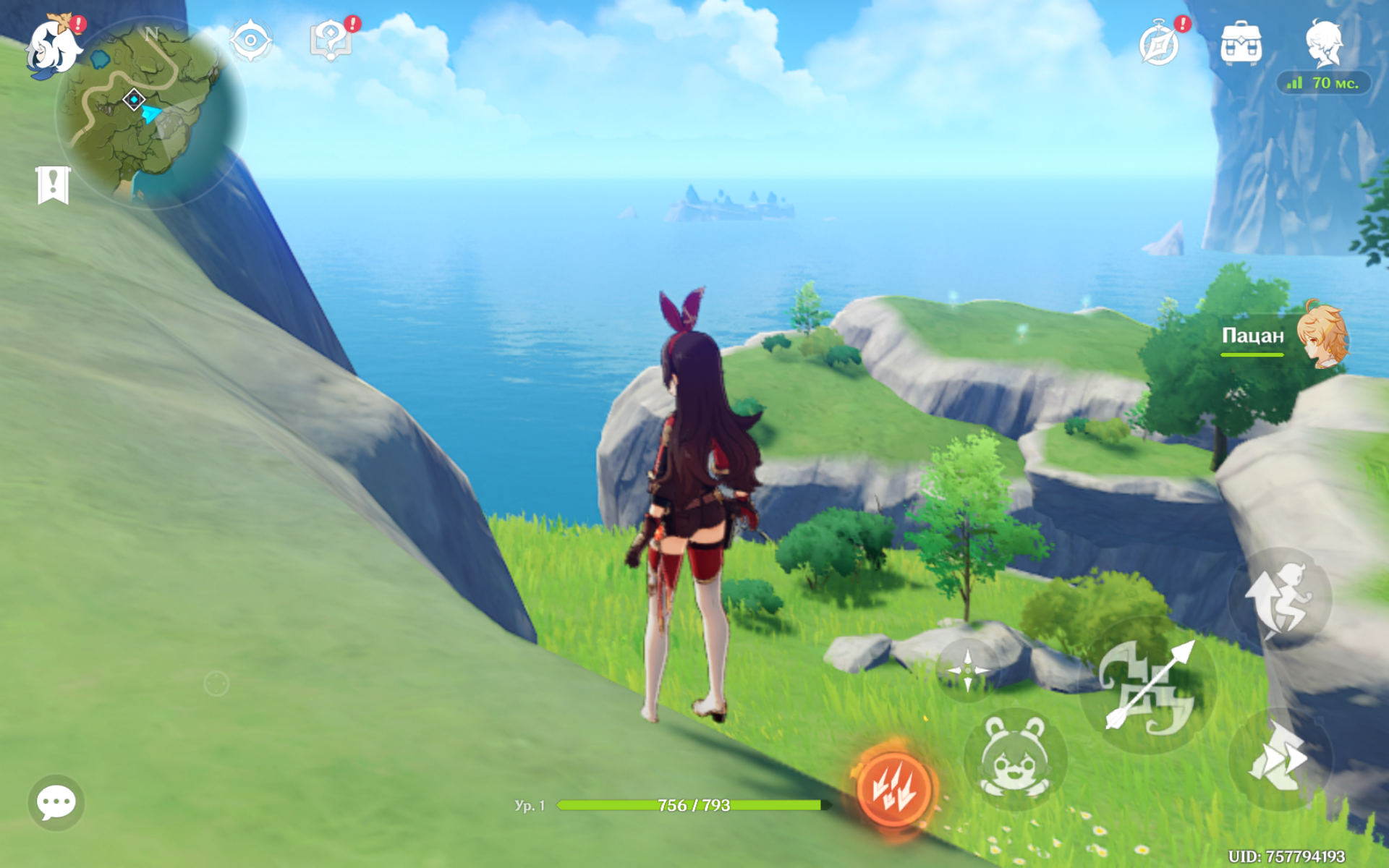Open the chat speech bubble
This screenshot has height=868, width=1389.
[56, 801]
